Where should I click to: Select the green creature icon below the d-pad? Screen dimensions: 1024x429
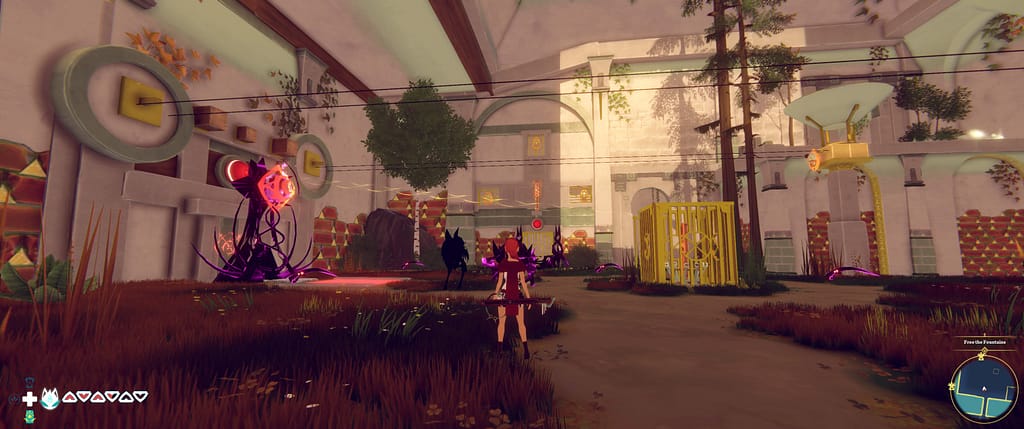click(30, 415)
